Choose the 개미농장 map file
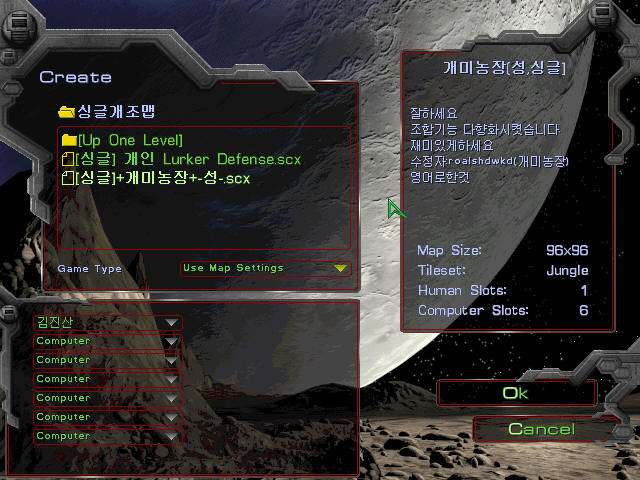The width and height of the screenshot is (640, 480). [x=160, y=178]
